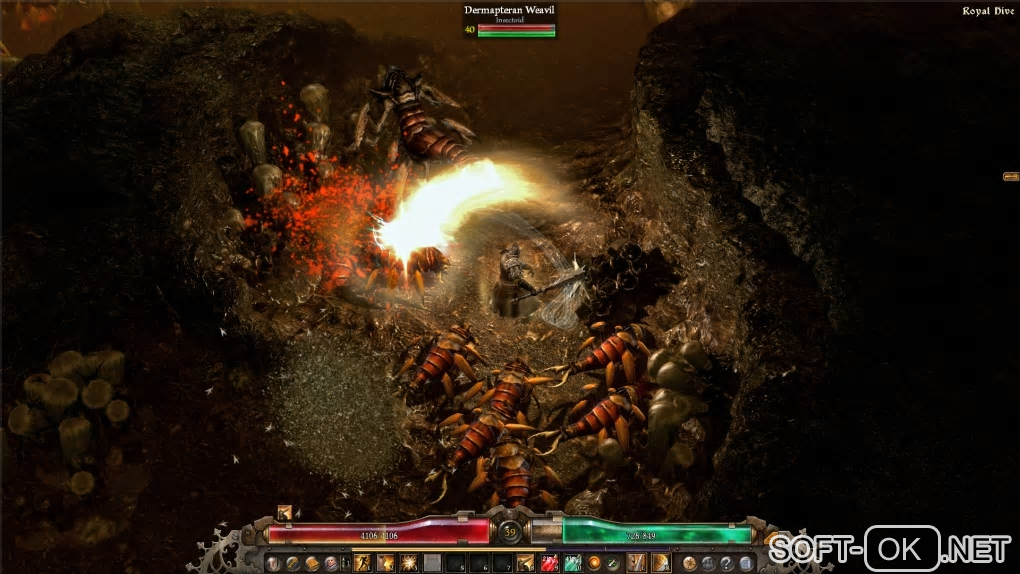The width and height of the screenshot is (1020, 574).
Task: Use the skill in hotbar slot 2
Action: 386,563
